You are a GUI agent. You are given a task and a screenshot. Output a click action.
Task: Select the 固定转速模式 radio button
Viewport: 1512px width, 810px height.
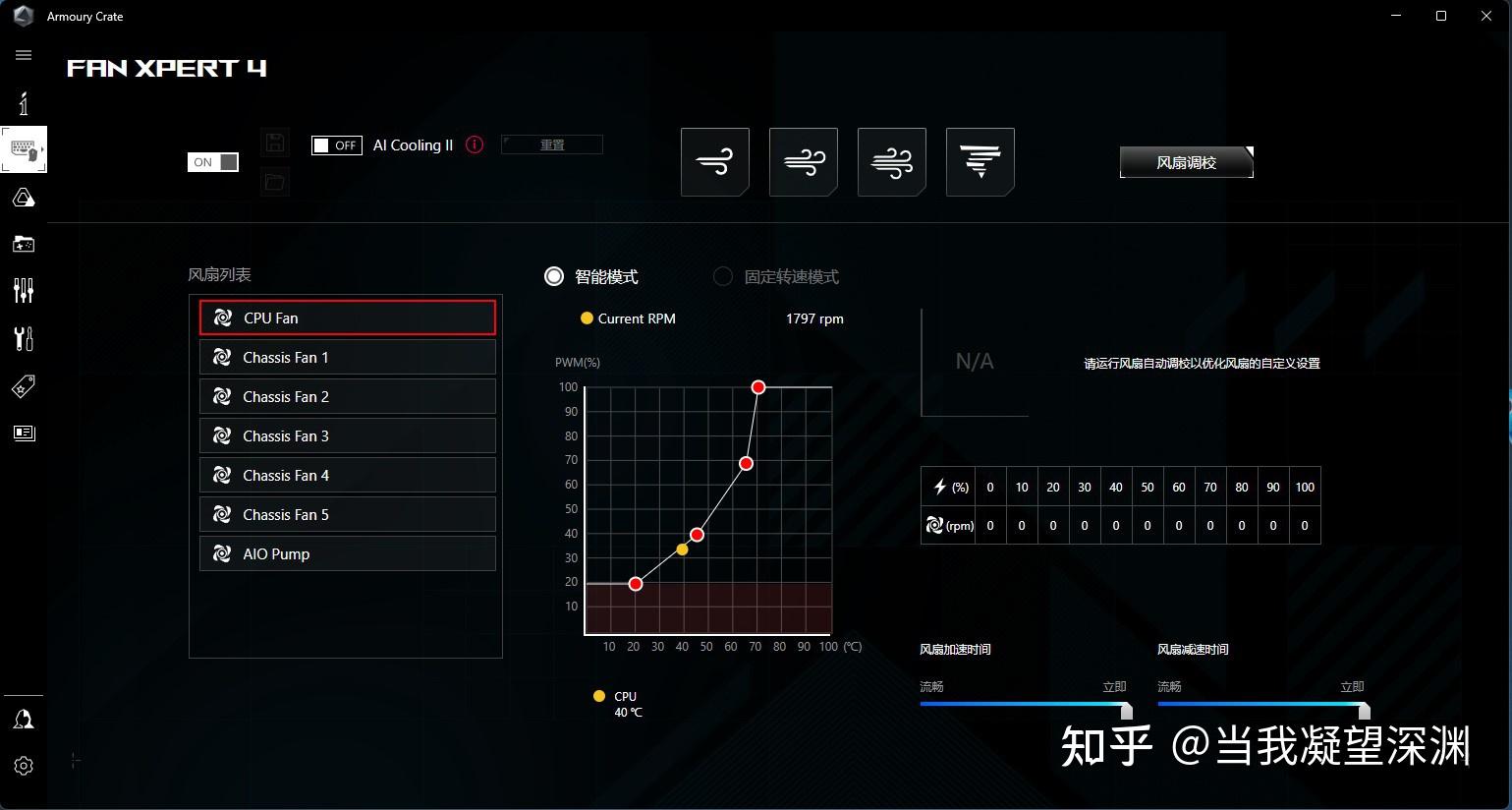coord(722,276)
